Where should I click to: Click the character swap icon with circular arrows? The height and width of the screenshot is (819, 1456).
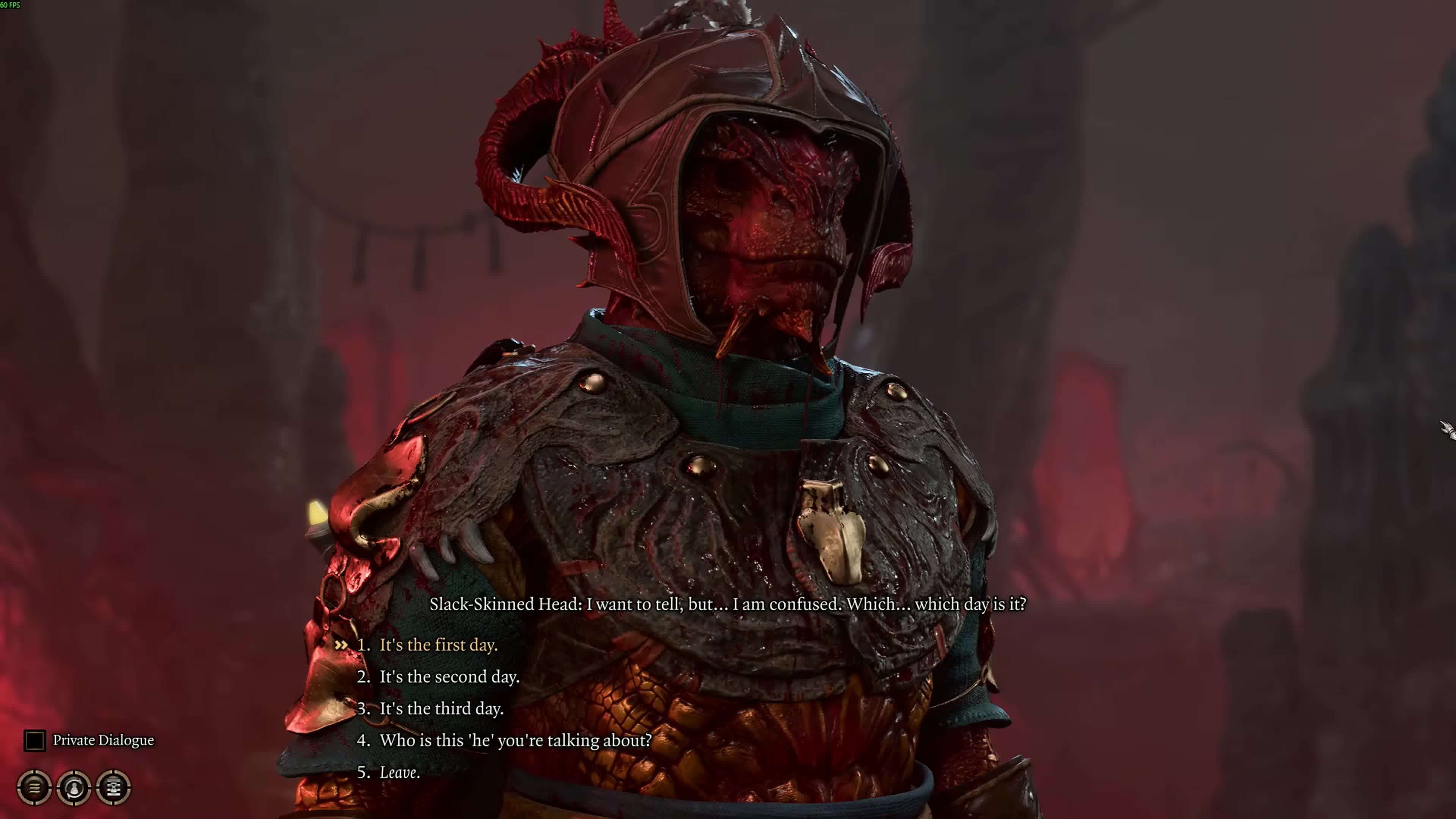point(74,787)
